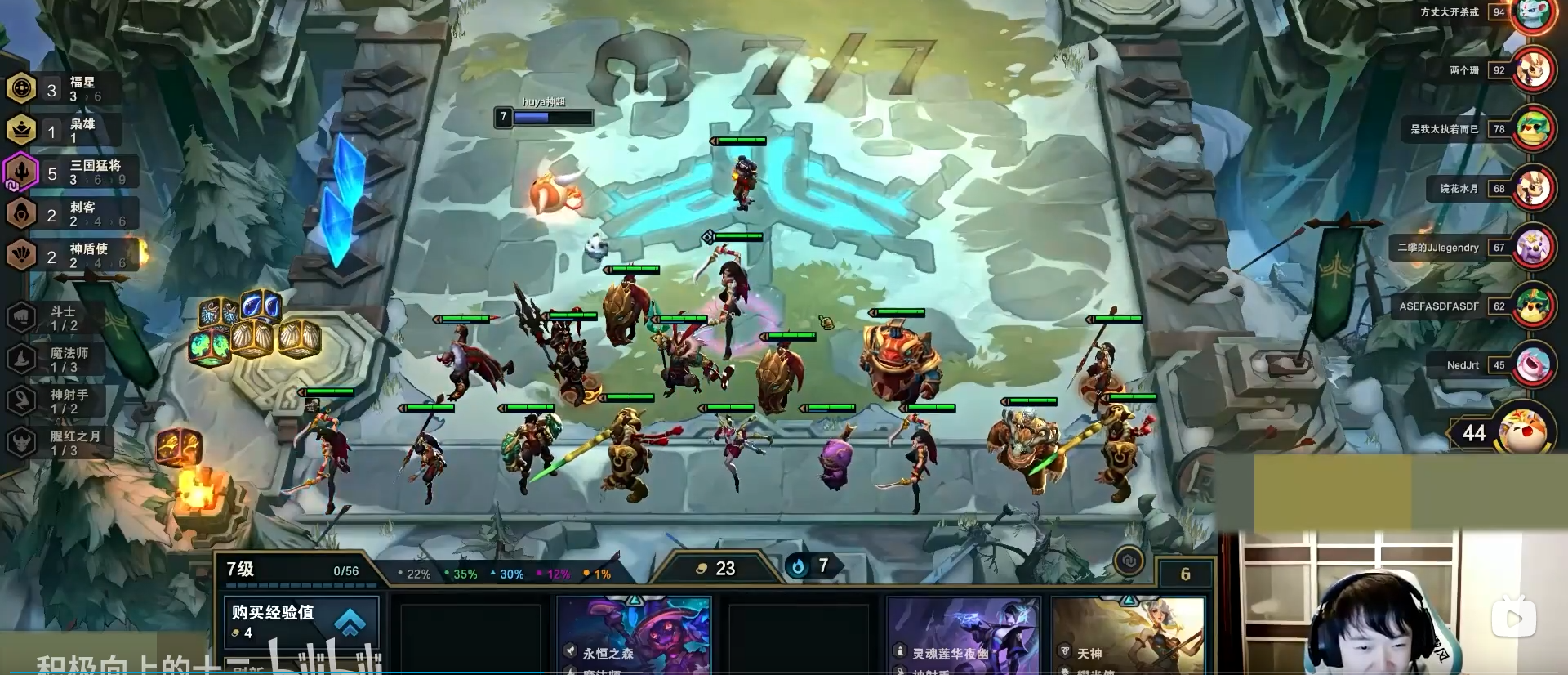This screenshot has width=1568, height=675.
Task: Toggle the shop lock icon above the shop
Action: click(x=1129, y=561)
